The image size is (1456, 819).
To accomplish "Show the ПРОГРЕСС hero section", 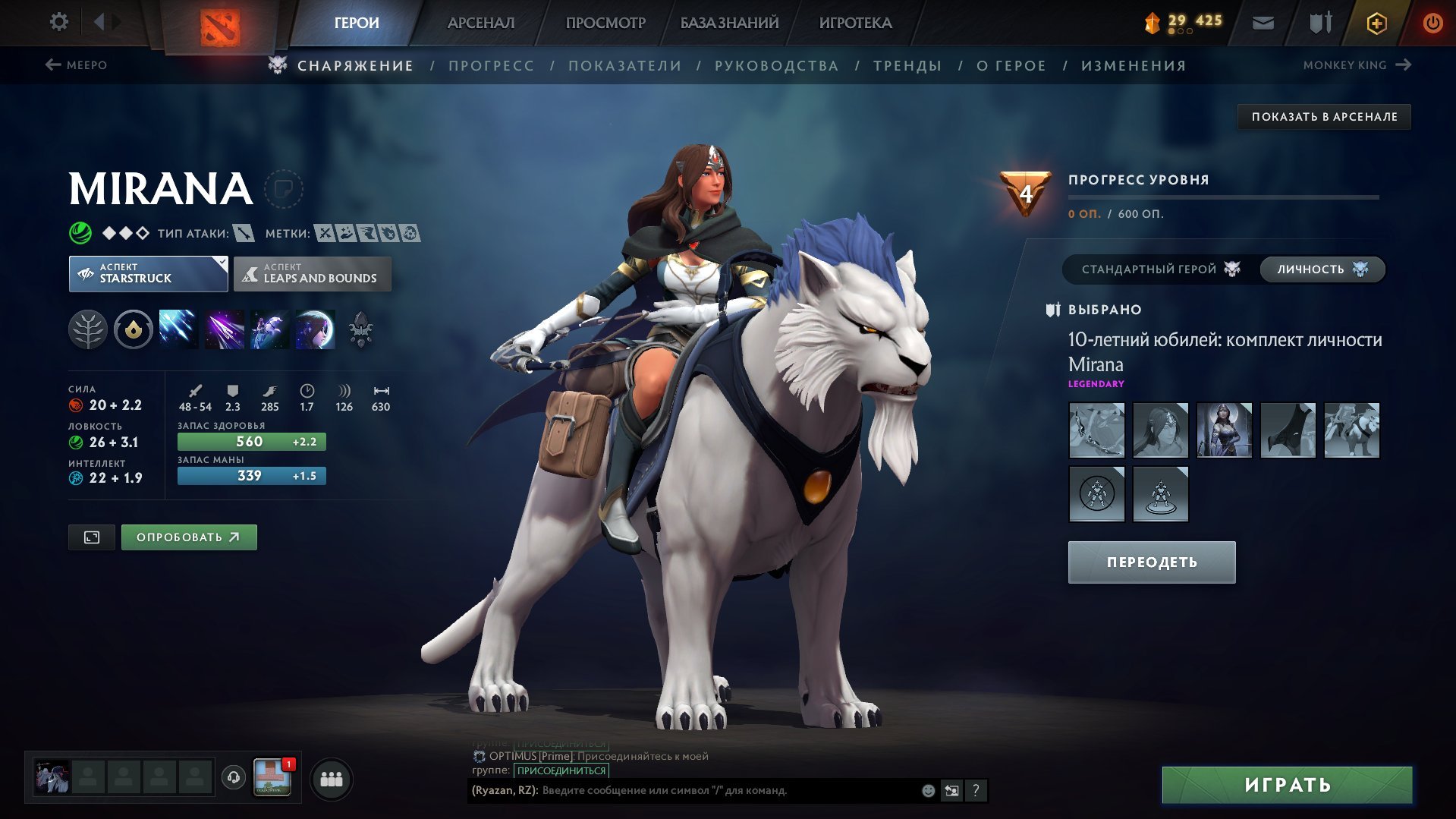I will (x=491, y=66).
